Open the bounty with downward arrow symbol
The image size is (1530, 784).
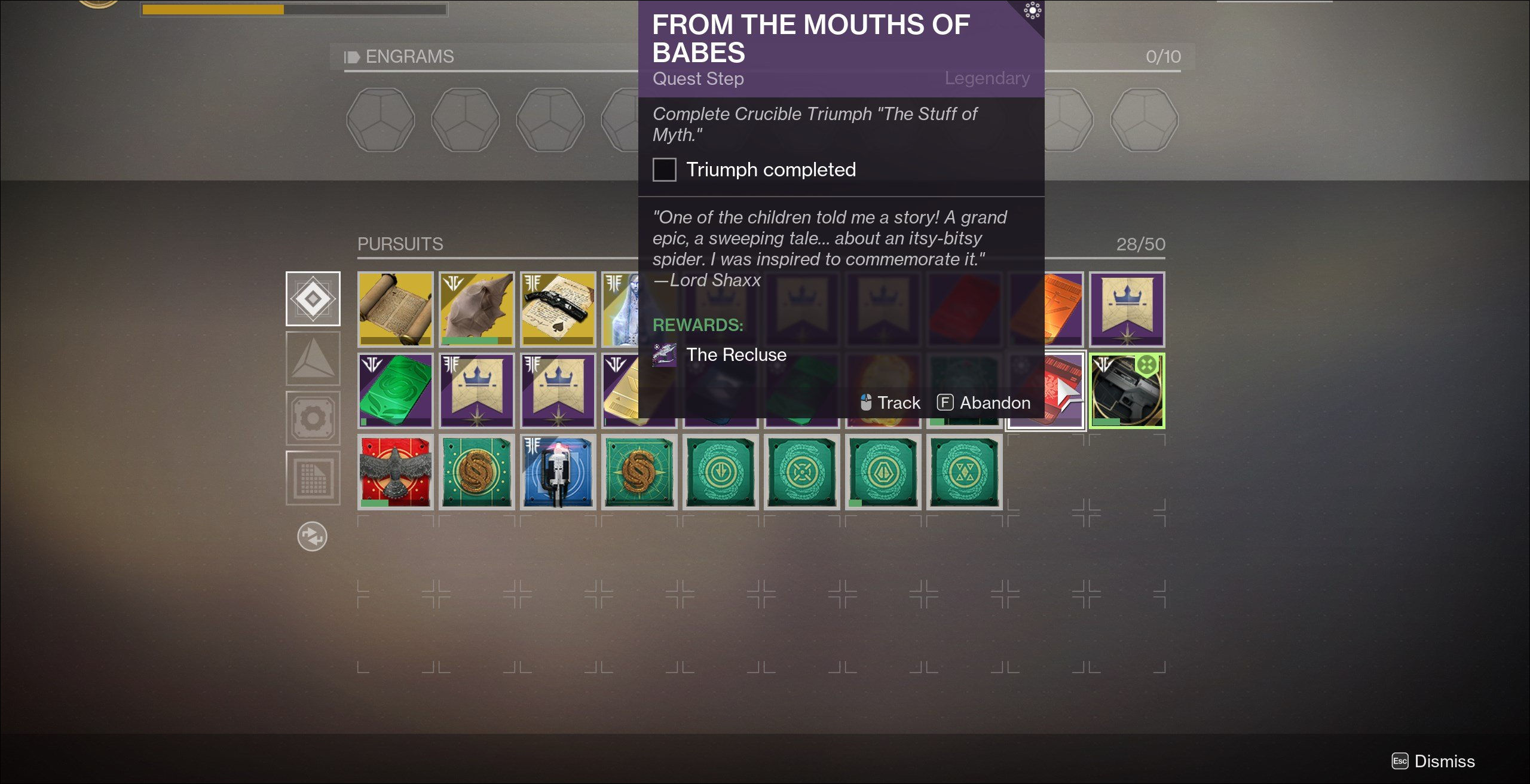click(x=720, y=471)
